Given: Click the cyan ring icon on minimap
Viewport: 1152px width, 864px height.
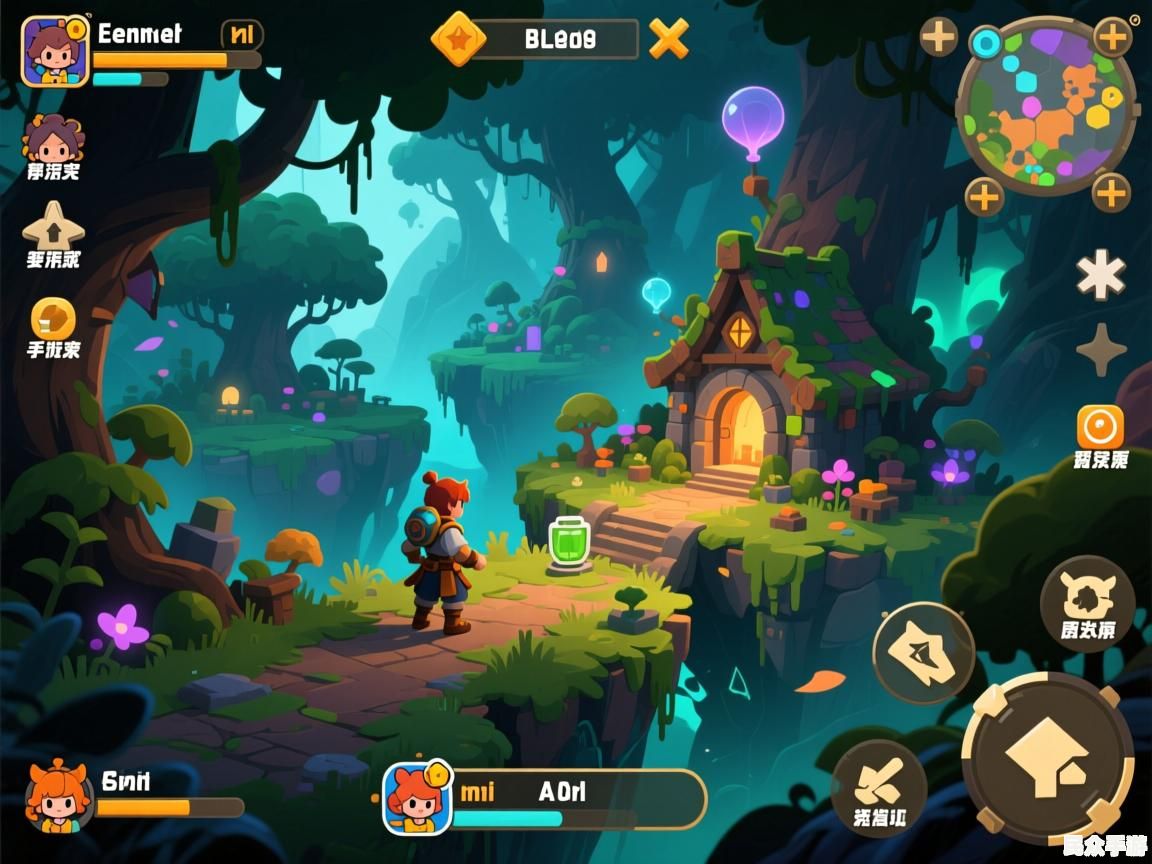Looking at the screenshot, I should (987, 42).
